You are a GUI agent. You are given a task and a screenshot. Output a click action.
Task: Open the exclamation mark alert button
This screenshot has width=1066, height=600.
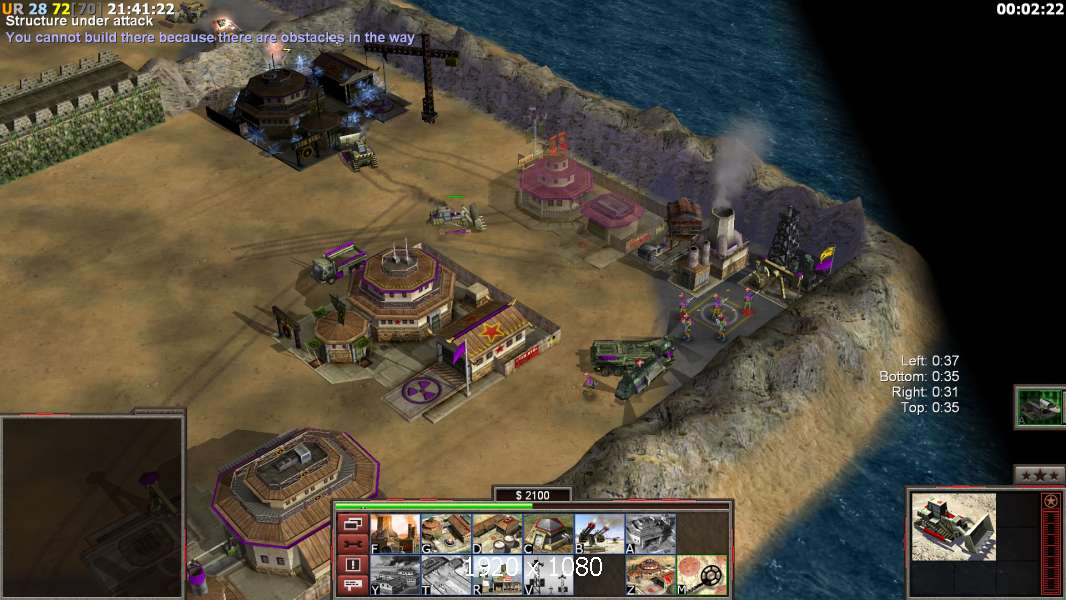[x=352, y=565]
